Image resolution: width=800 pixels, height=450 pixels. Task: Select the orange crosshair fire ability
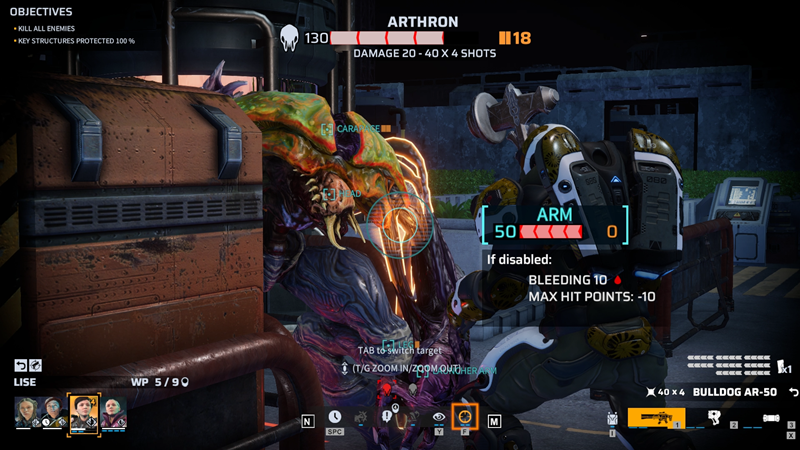(464, 417)
